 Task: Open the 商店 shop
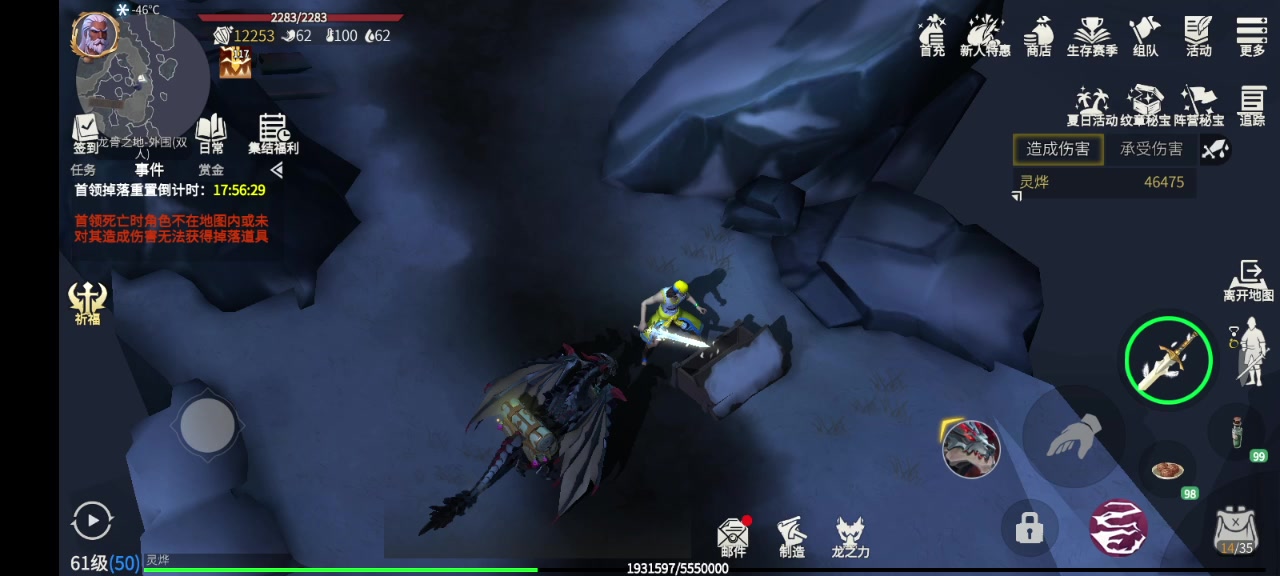coord(1039,35)
